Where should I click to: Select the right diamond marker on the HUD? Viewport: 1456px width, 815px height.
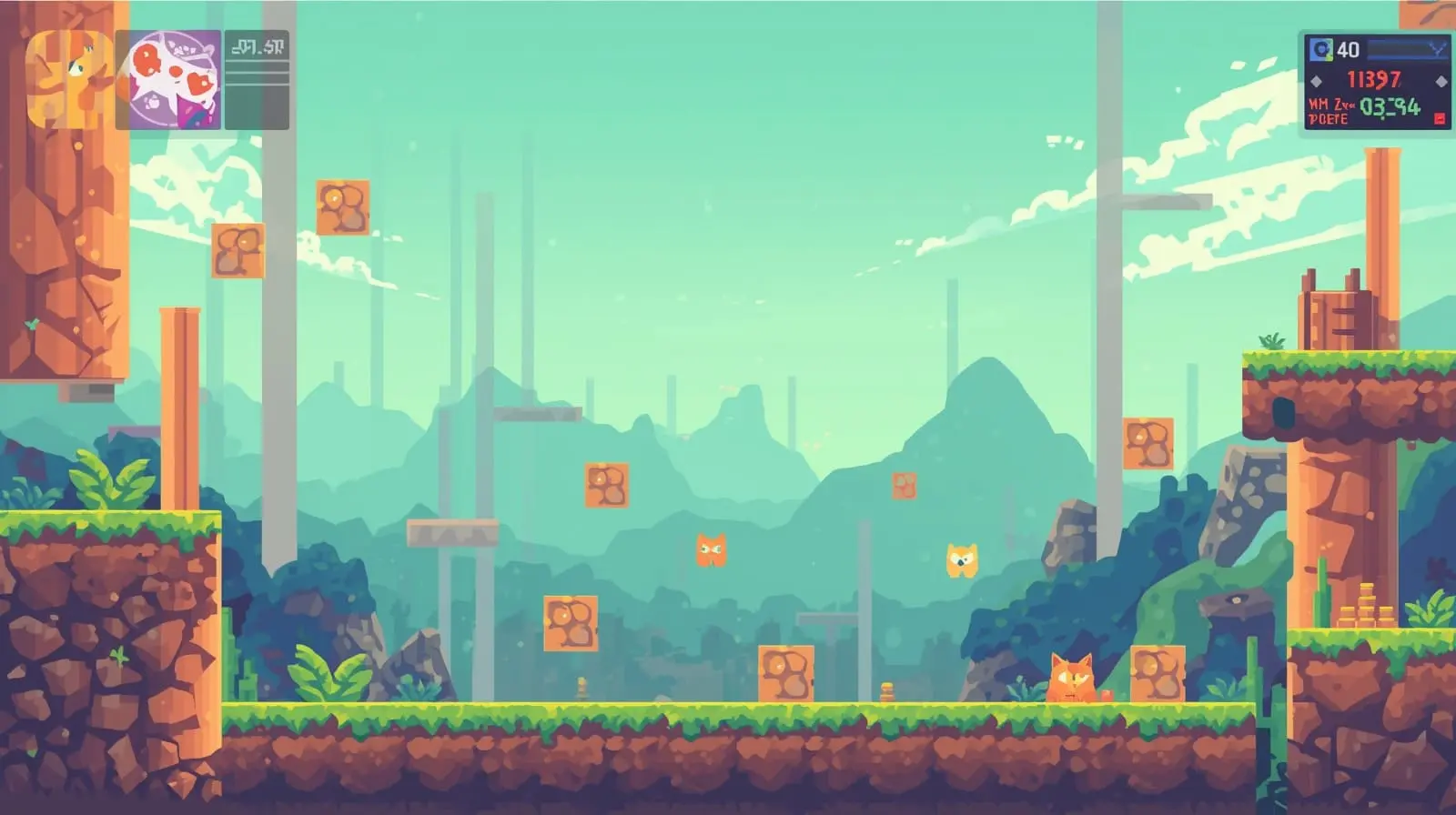pyautogui.click(x=1441, y=81)
